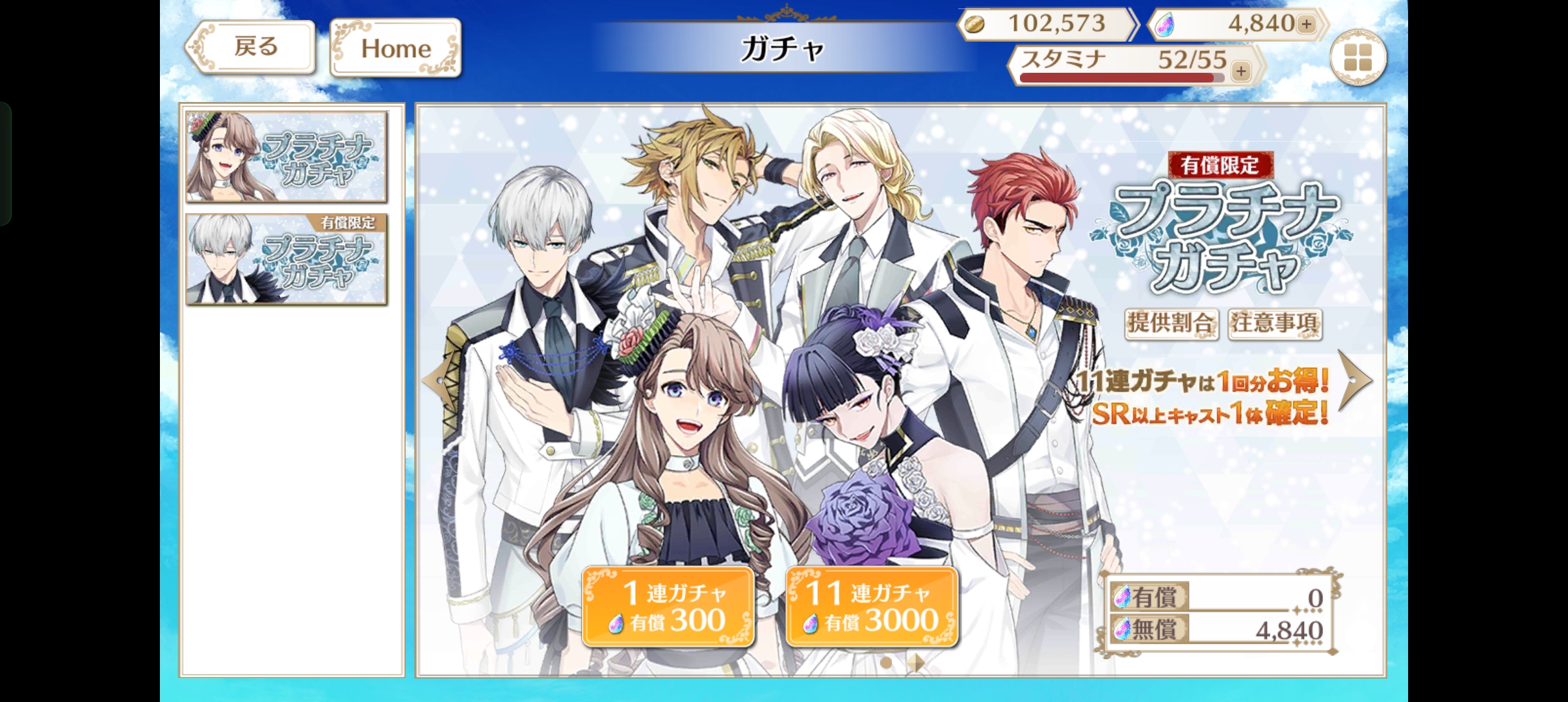This screenshot has width=1568, height=702.
Task: Add more gems with the plus button
Action: (1306, 24)
